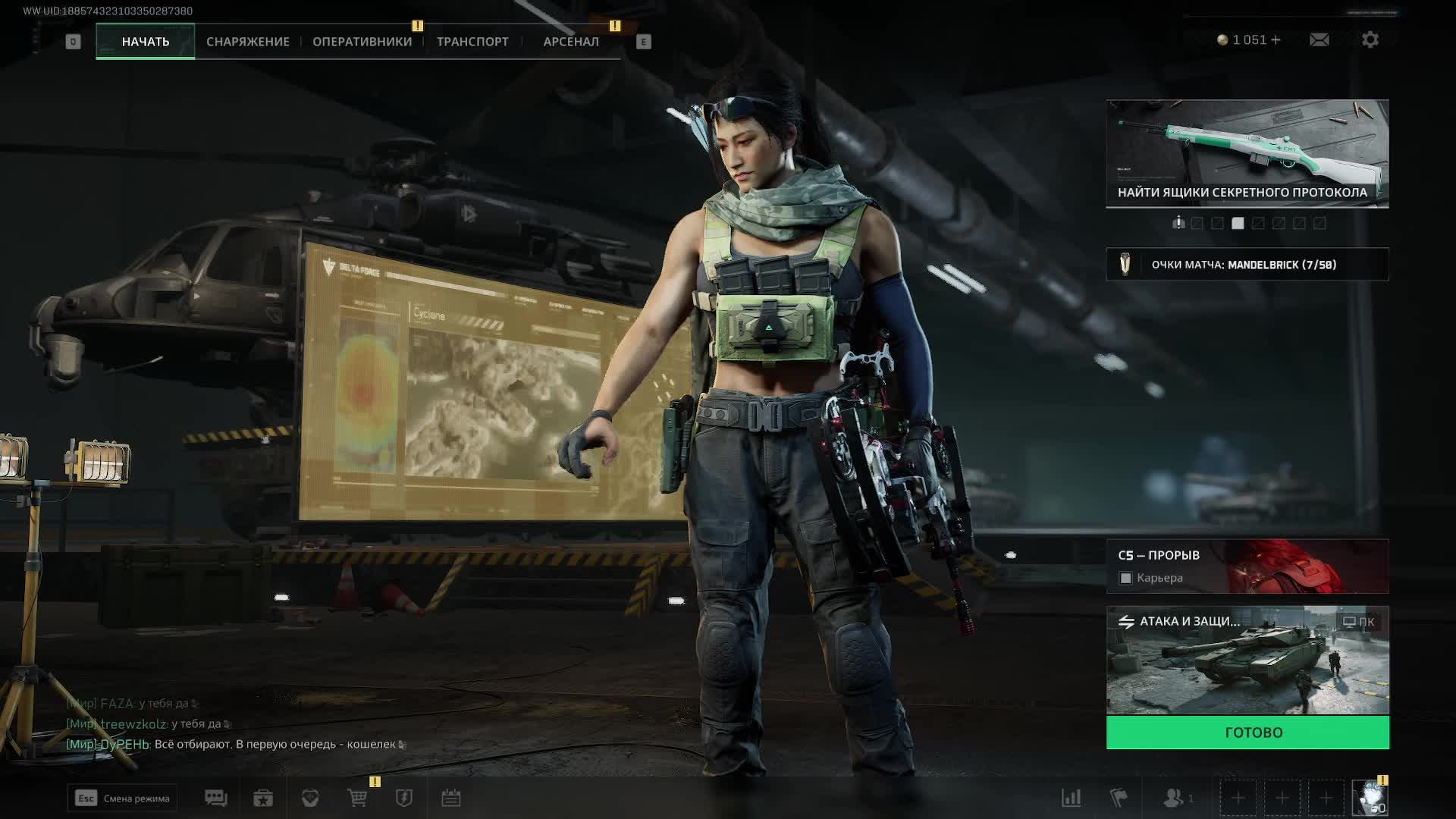Choose the Атака и защита mode card
The width and height of the screenshot is (1456, 819).
coord(1247,660)
